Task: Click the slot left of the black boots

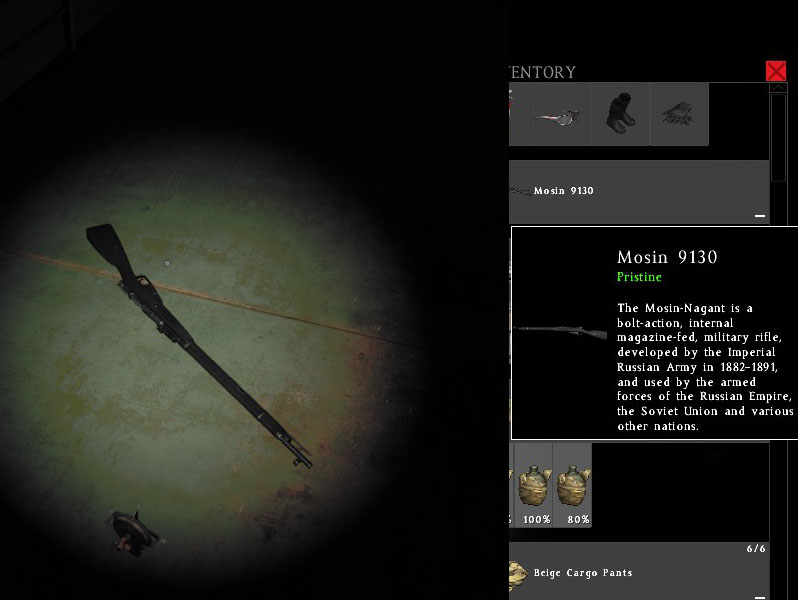Action: point(561,114)
